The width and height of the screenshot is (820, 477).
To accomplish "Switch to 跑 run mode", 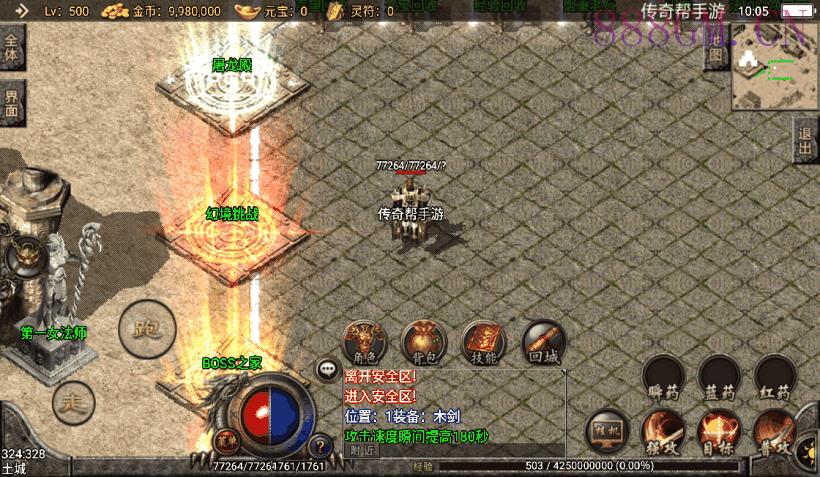I will point(147,327).
